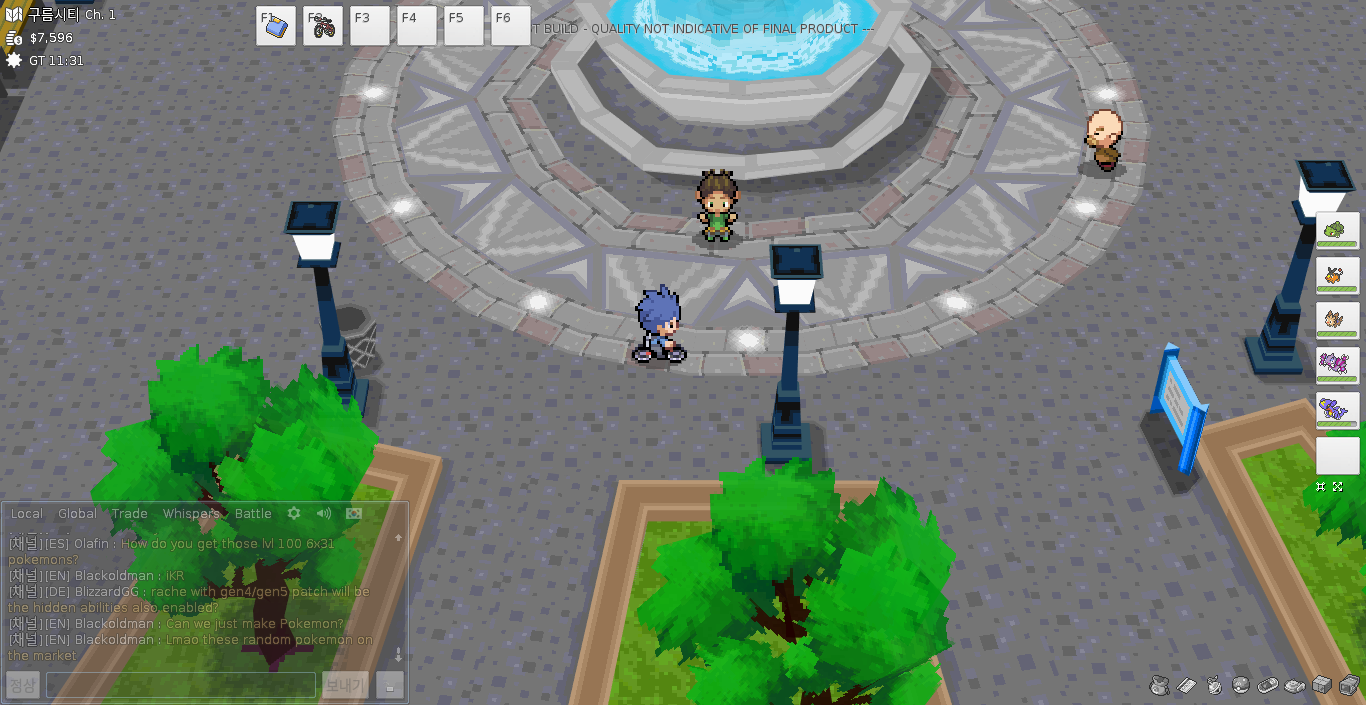
Task: Switch to the Whispers tab
Action: (191, 514)
